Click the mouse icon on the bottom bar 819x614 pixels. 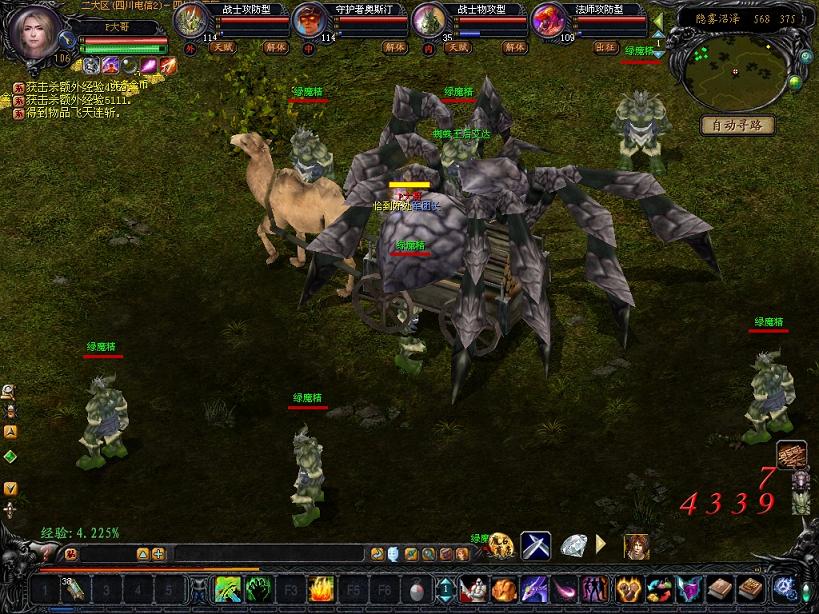pyautogui.click(x=416, y=589)
